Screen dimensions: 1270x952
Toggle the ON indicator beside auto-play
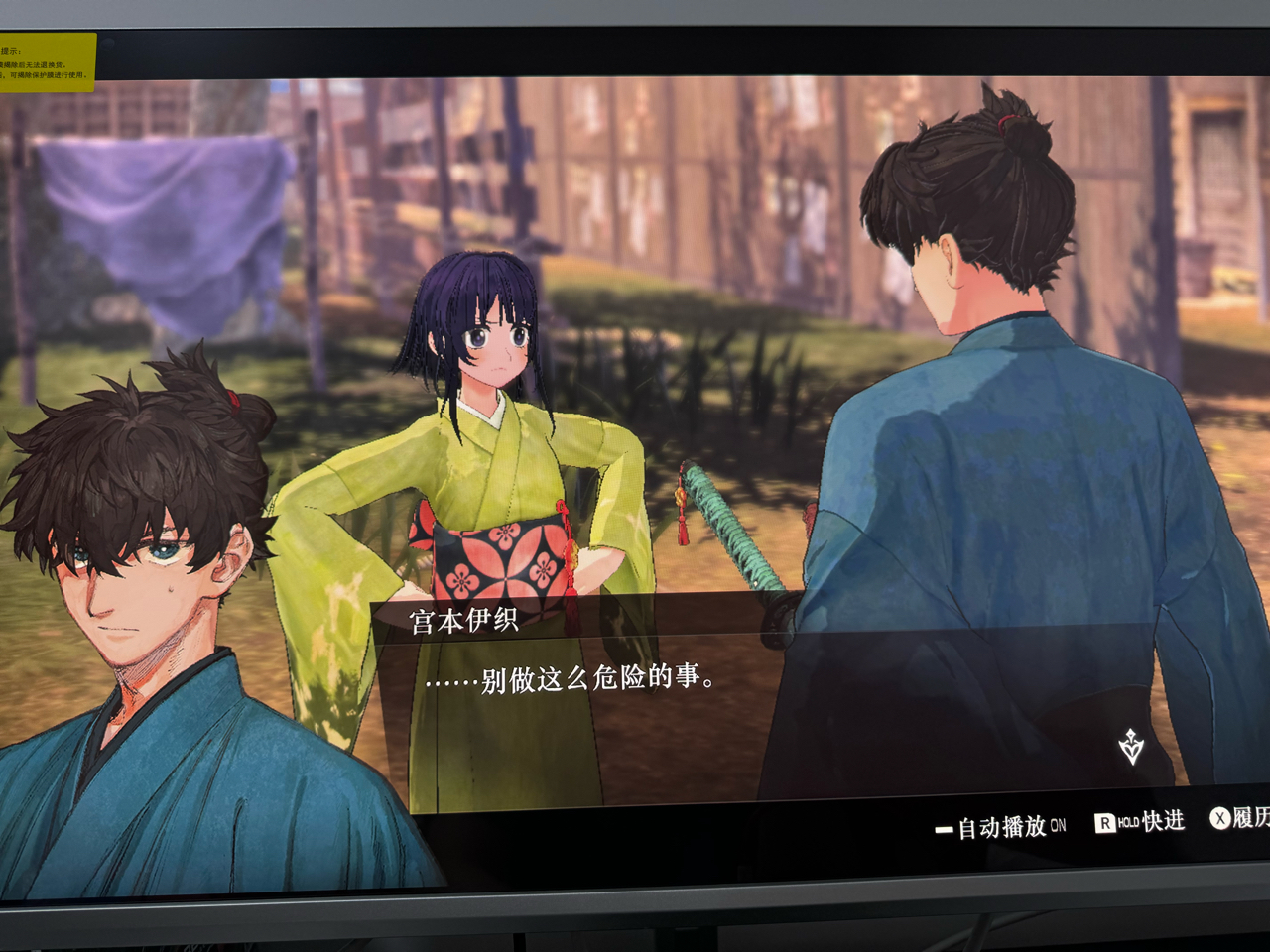click(x=1058, y=827)
